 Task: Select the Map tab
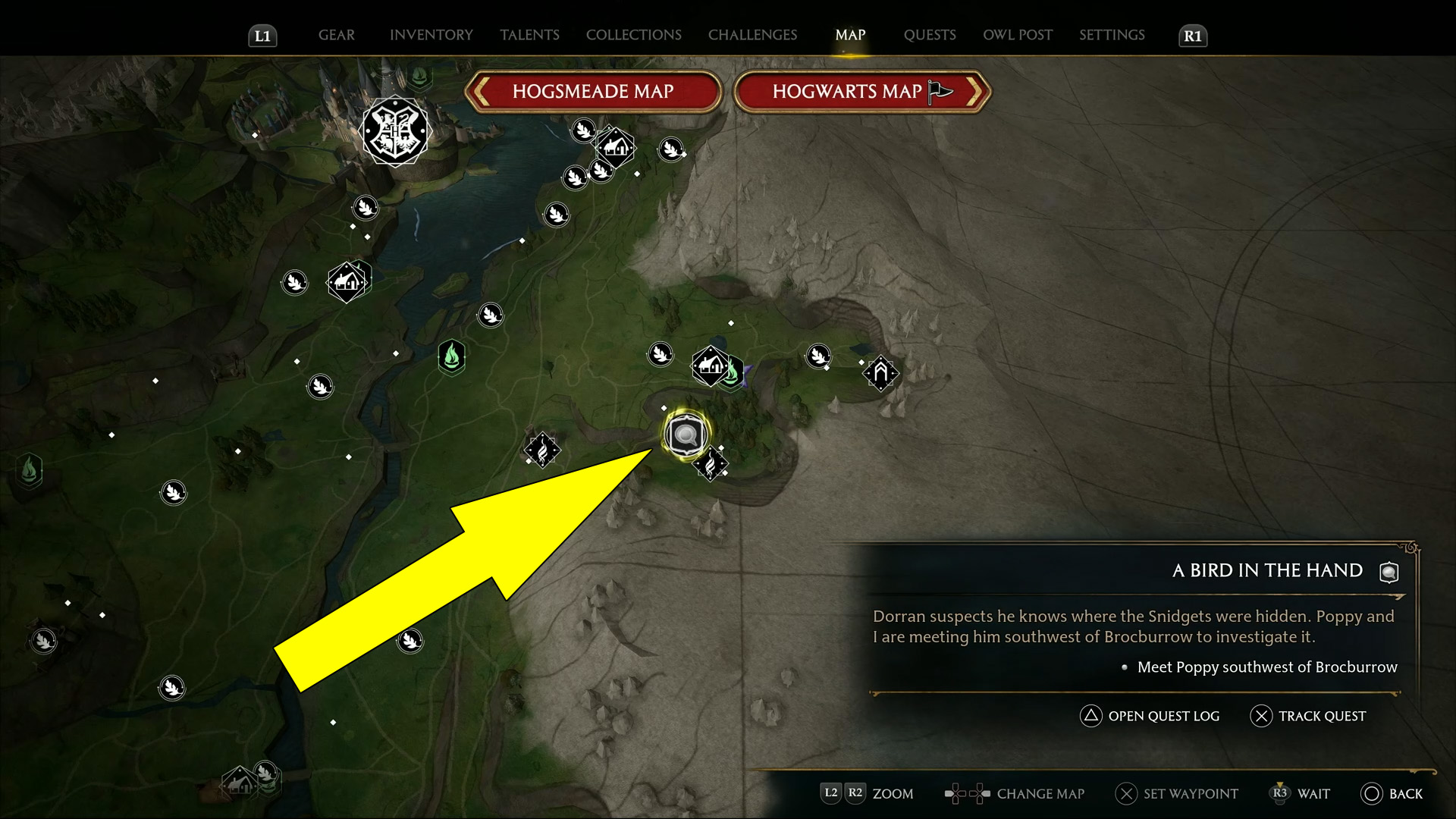(x=850, y=35)
